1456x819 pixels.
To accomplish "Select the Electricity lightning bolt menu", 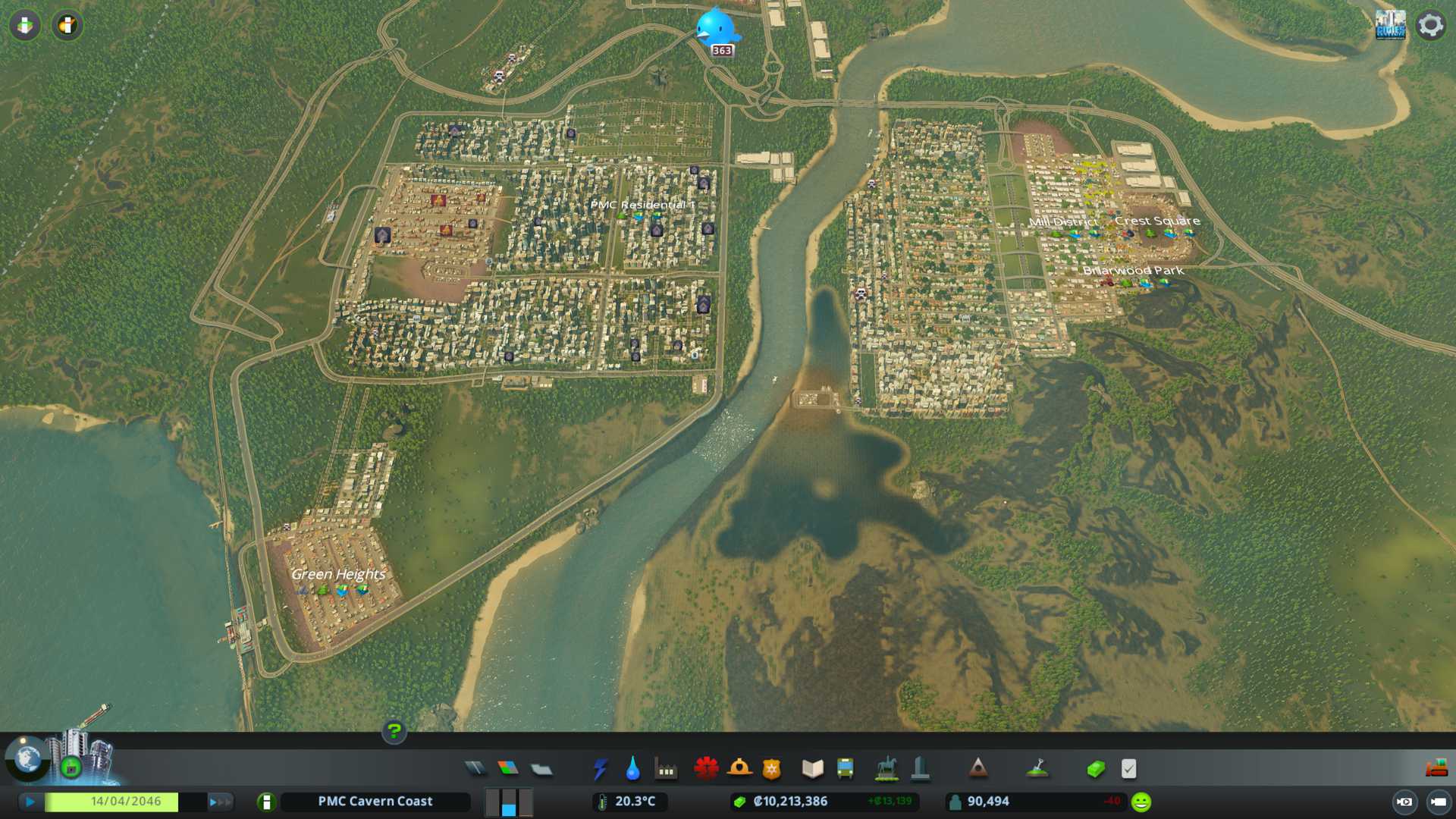I will tap(600, 769).
